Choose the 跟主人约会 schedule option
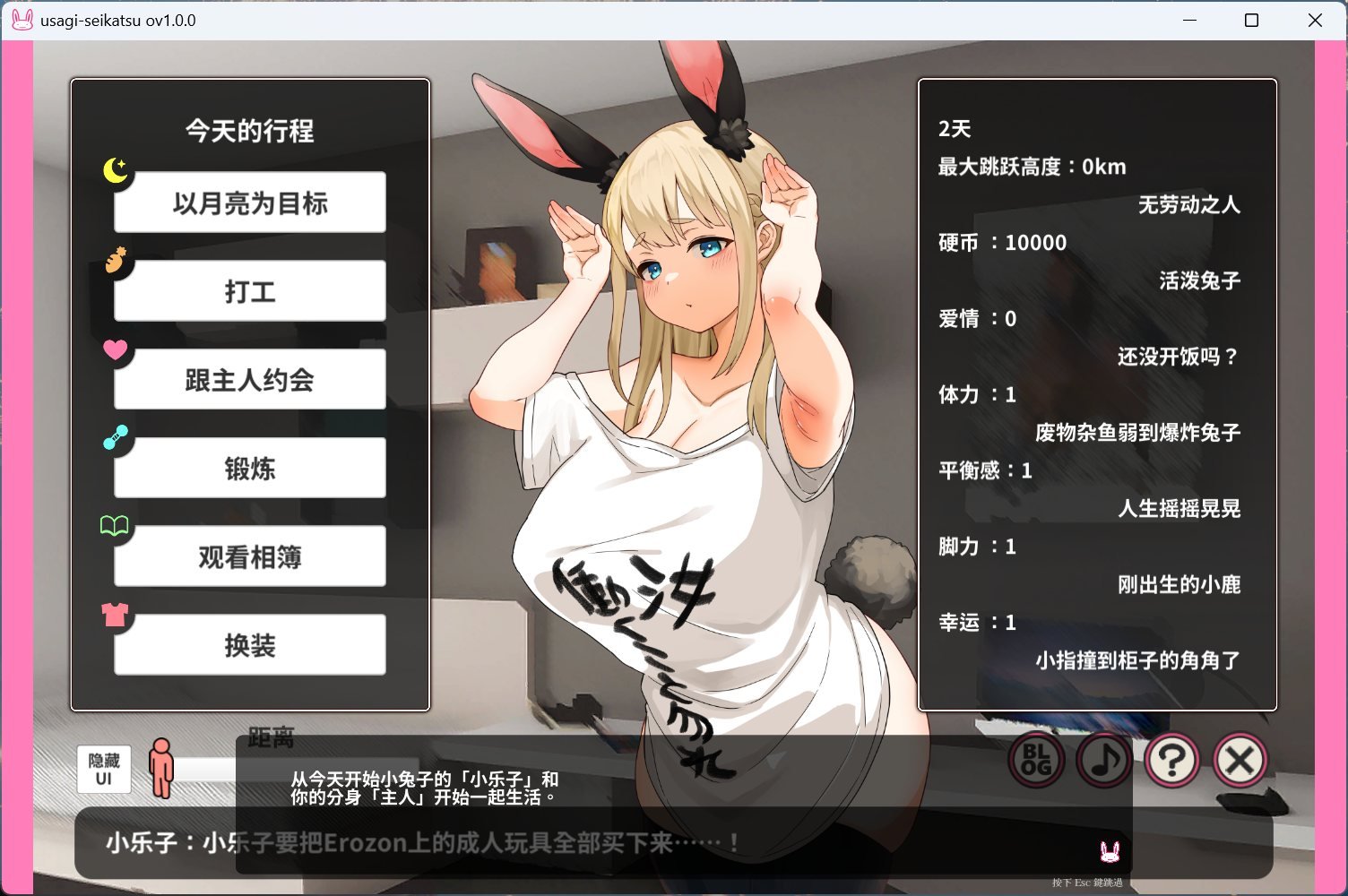 tap(249, 379)
